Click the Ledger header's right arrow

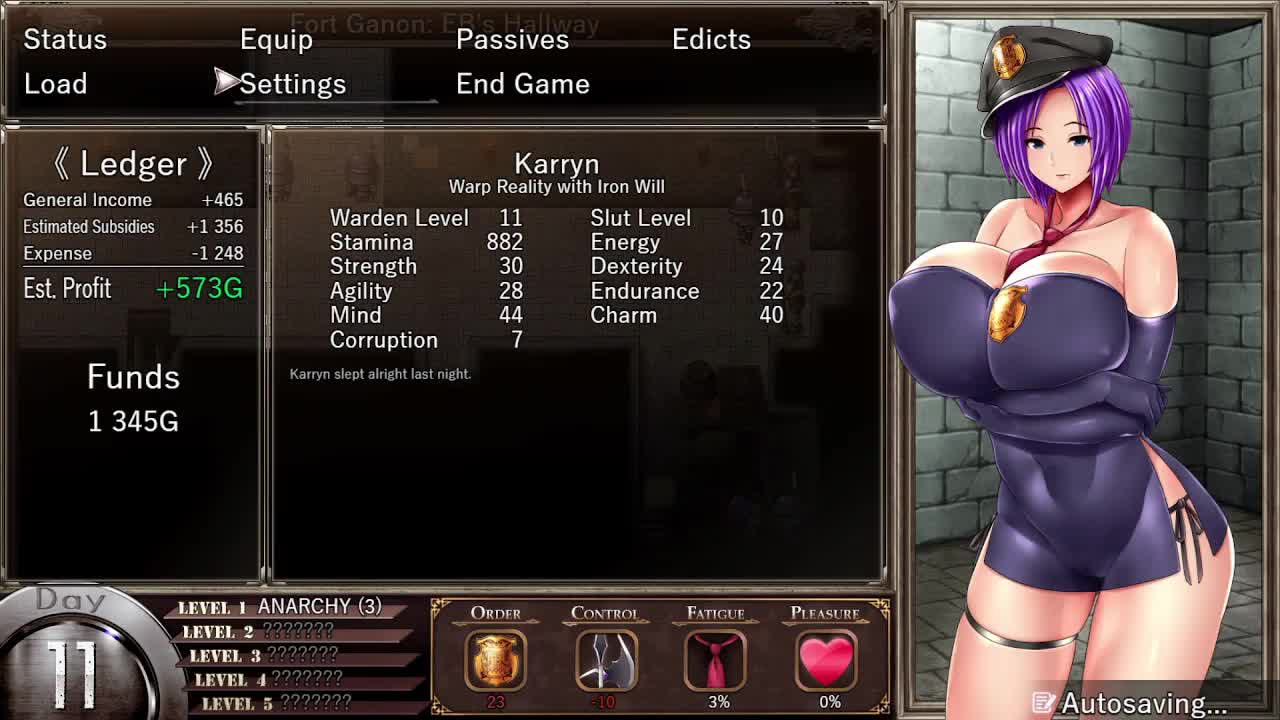pos(205,164)
